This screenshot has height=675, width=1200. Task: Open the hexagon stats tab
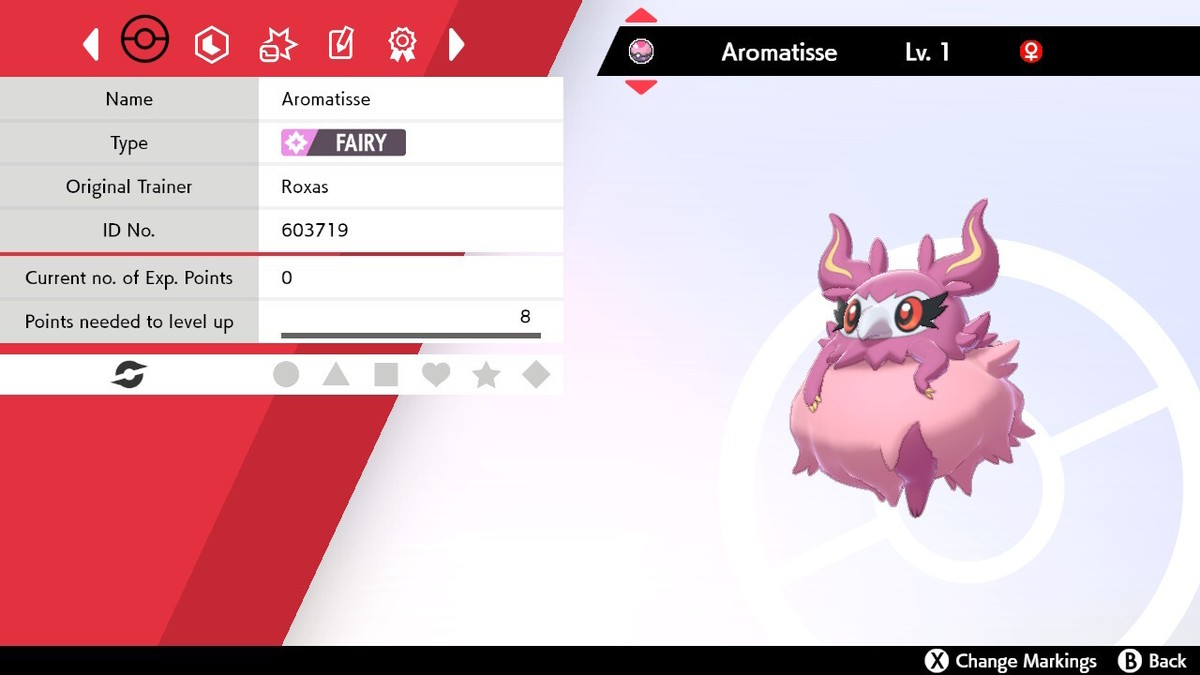click(x=212, y=44)
